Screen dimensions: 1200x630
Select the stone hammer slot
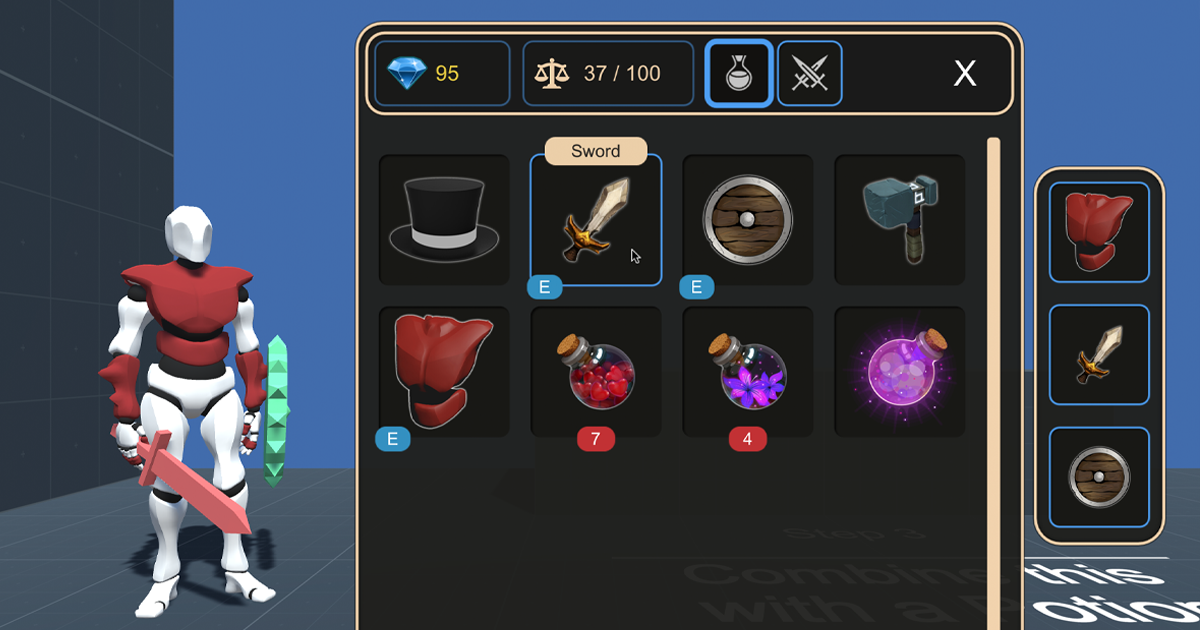tap(900, 220)
